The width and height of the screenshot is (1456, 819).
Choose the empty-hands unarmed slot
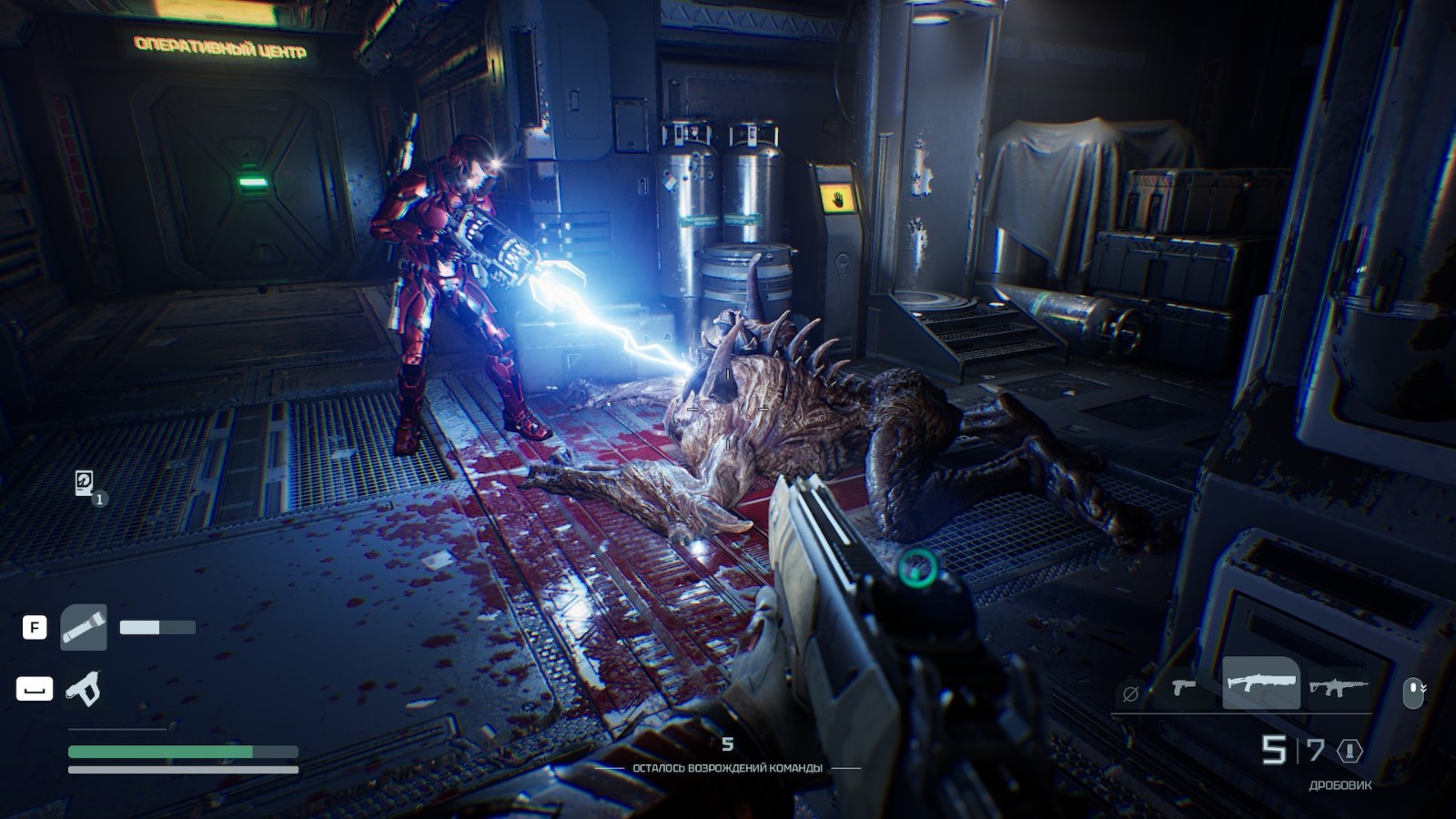[1131, 694]
